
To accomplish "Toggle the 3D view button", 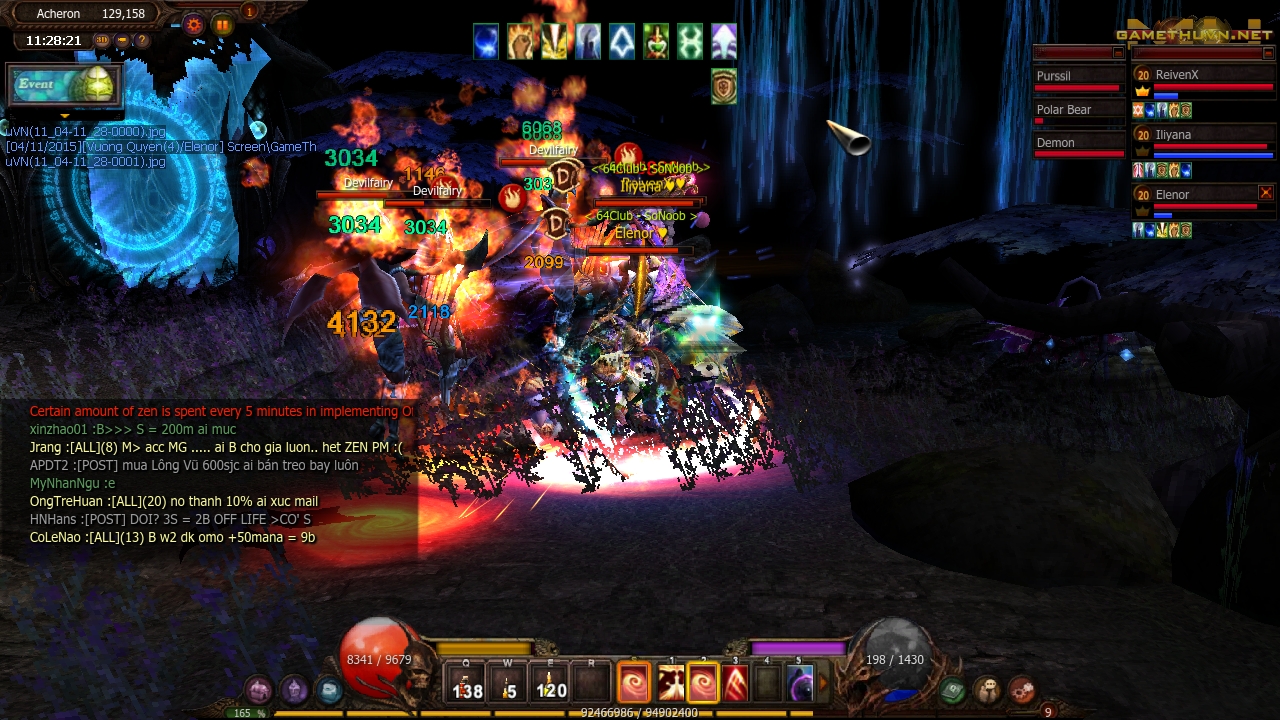I will tap(102, 41).
